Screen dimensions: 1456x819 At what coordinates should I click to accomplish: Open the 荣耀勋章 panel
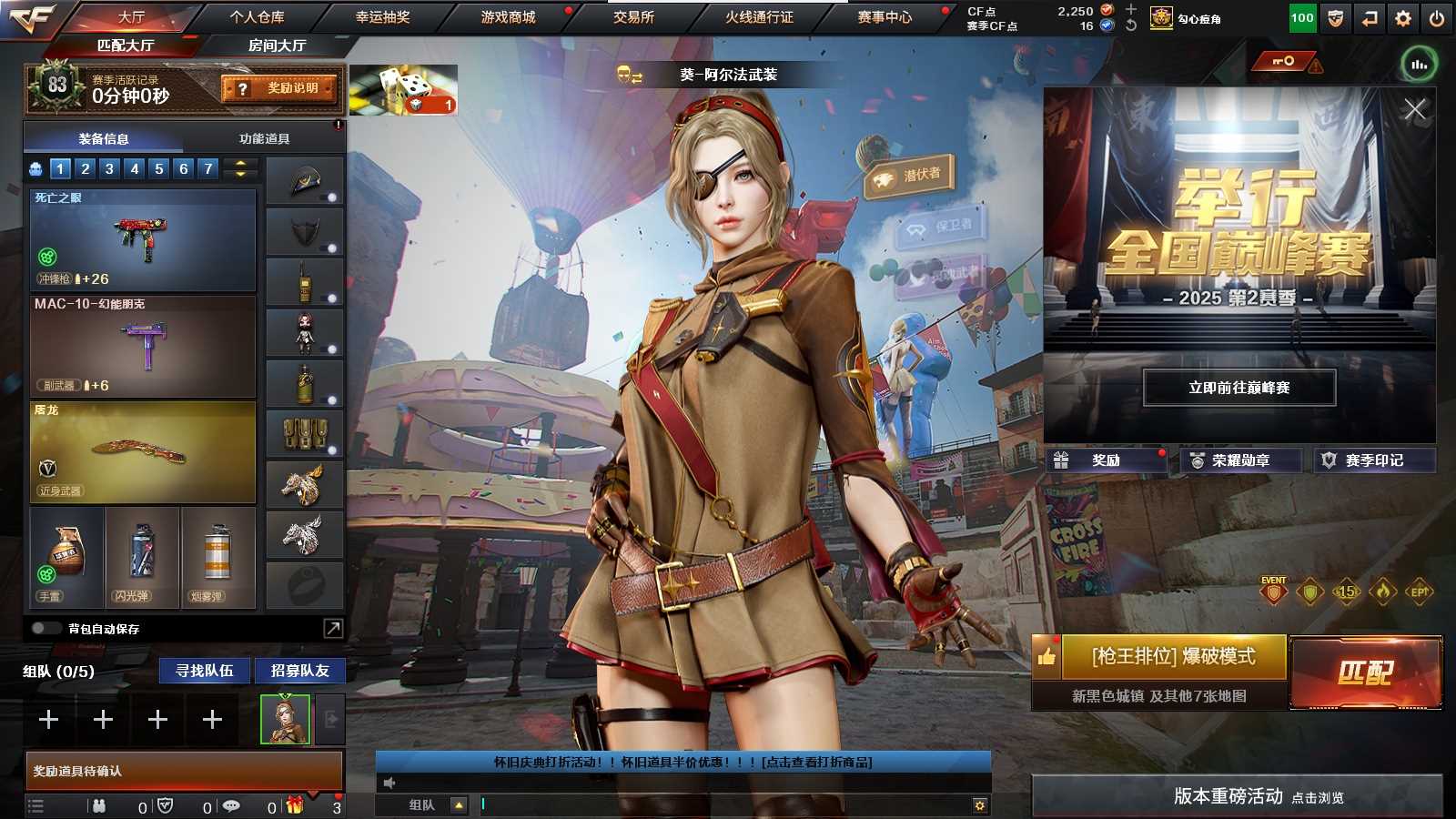1239,460
